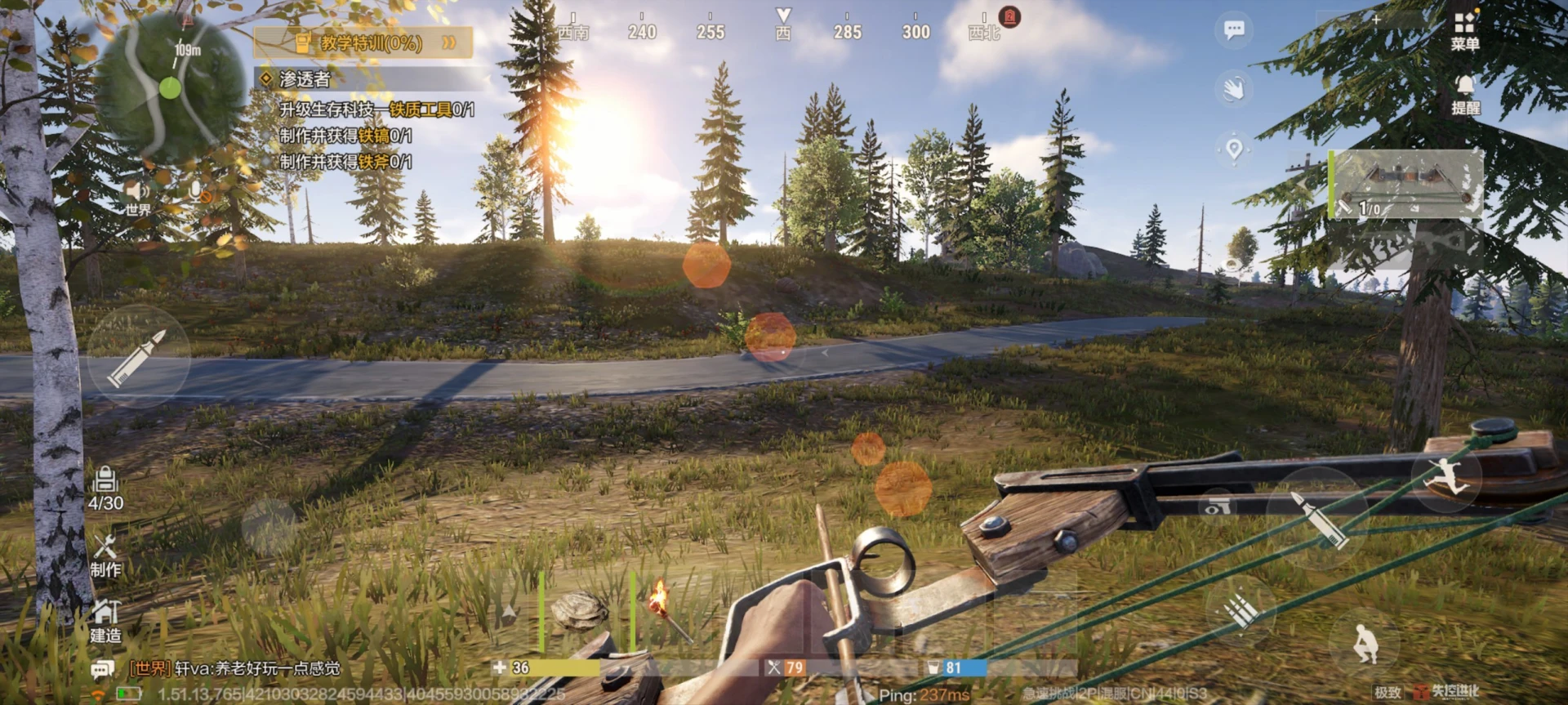Screen dimensions: 1568x705
Task: Tap the crouch figure button
Action: pyautogui.click(x=1362, y=643)
